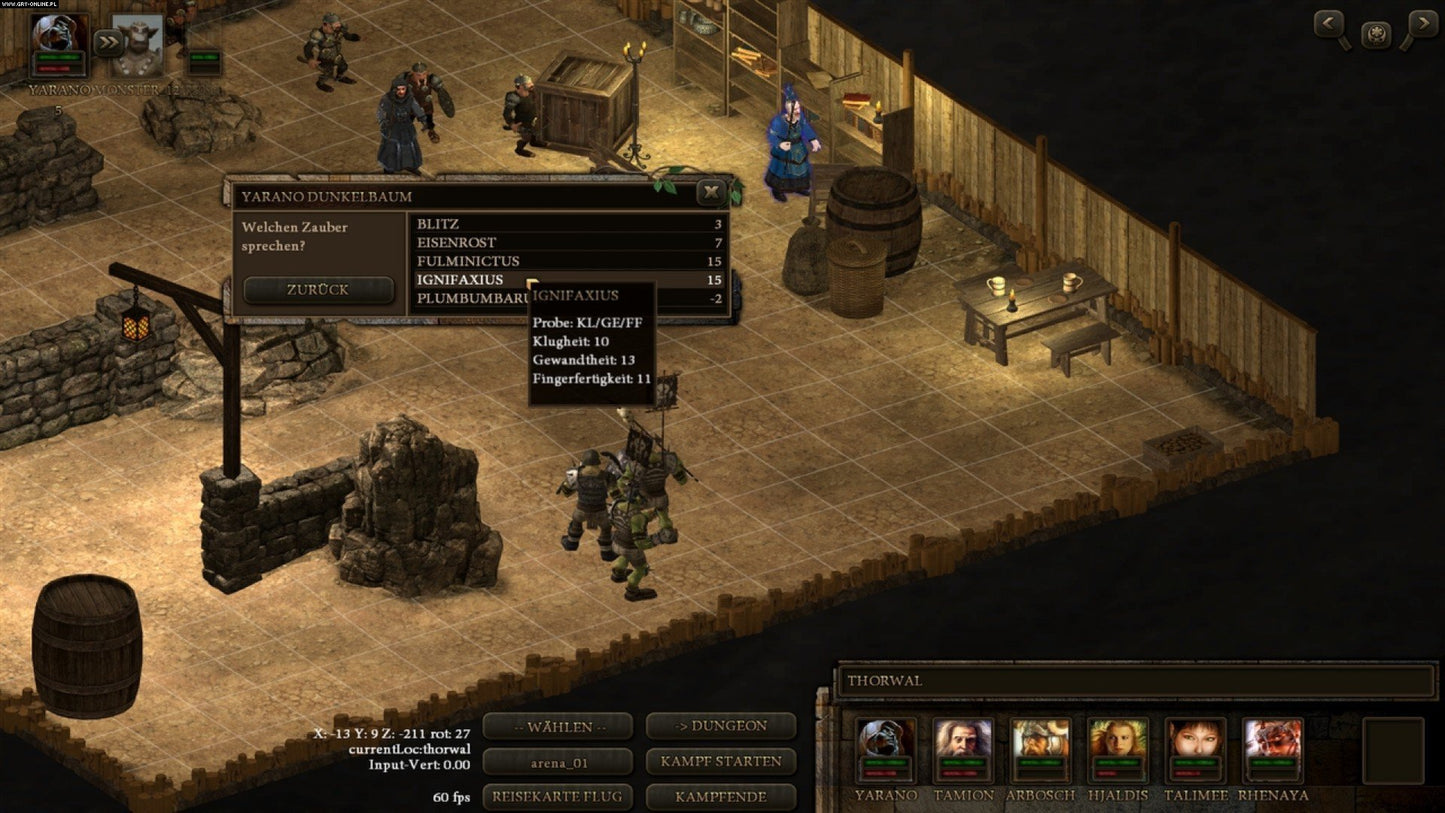Select Tamion's portrait in the party bar
The width and height of the screenshot is (1445, 813).
(x=961, y=747)
